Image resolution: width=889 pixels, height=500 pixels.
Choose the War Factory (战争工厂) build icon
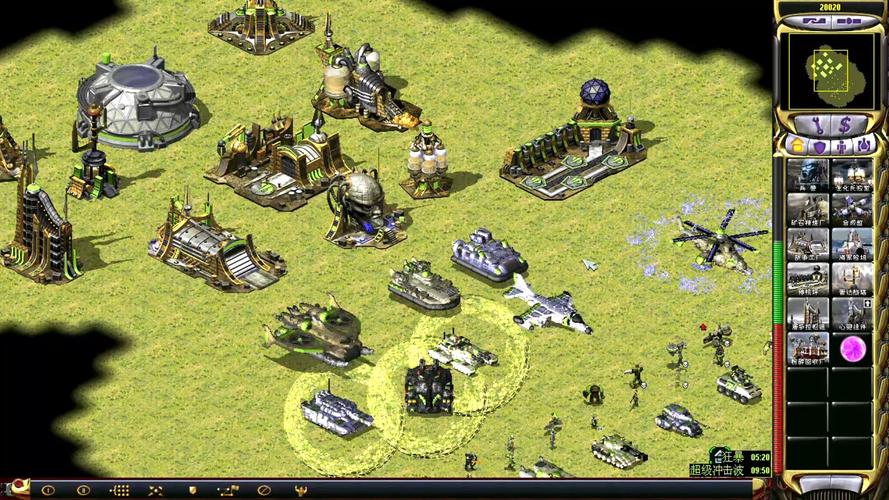point(808,245)
